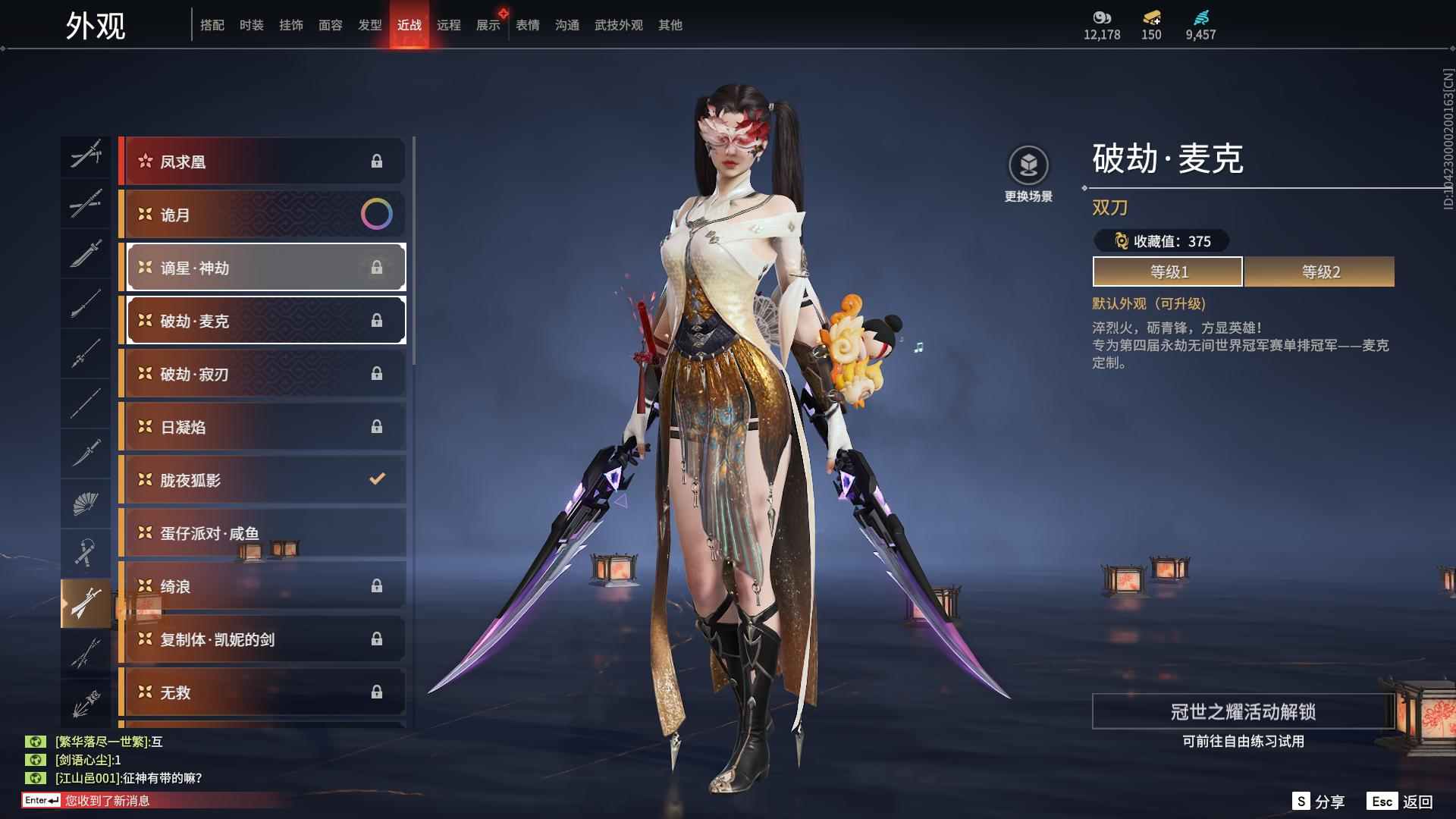
Task: Select the 等级1 appearance level
Action: click(1168, 271)
